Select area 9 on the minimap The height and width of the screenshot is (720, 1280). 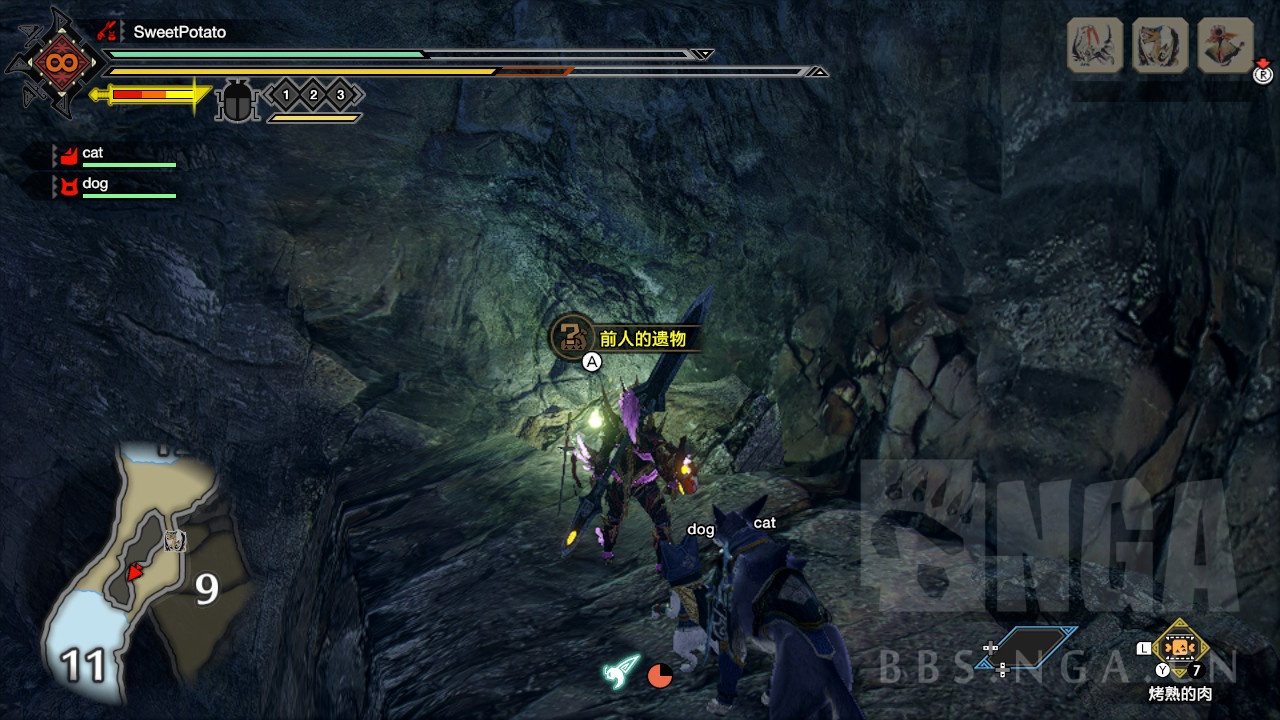(206, 590)
